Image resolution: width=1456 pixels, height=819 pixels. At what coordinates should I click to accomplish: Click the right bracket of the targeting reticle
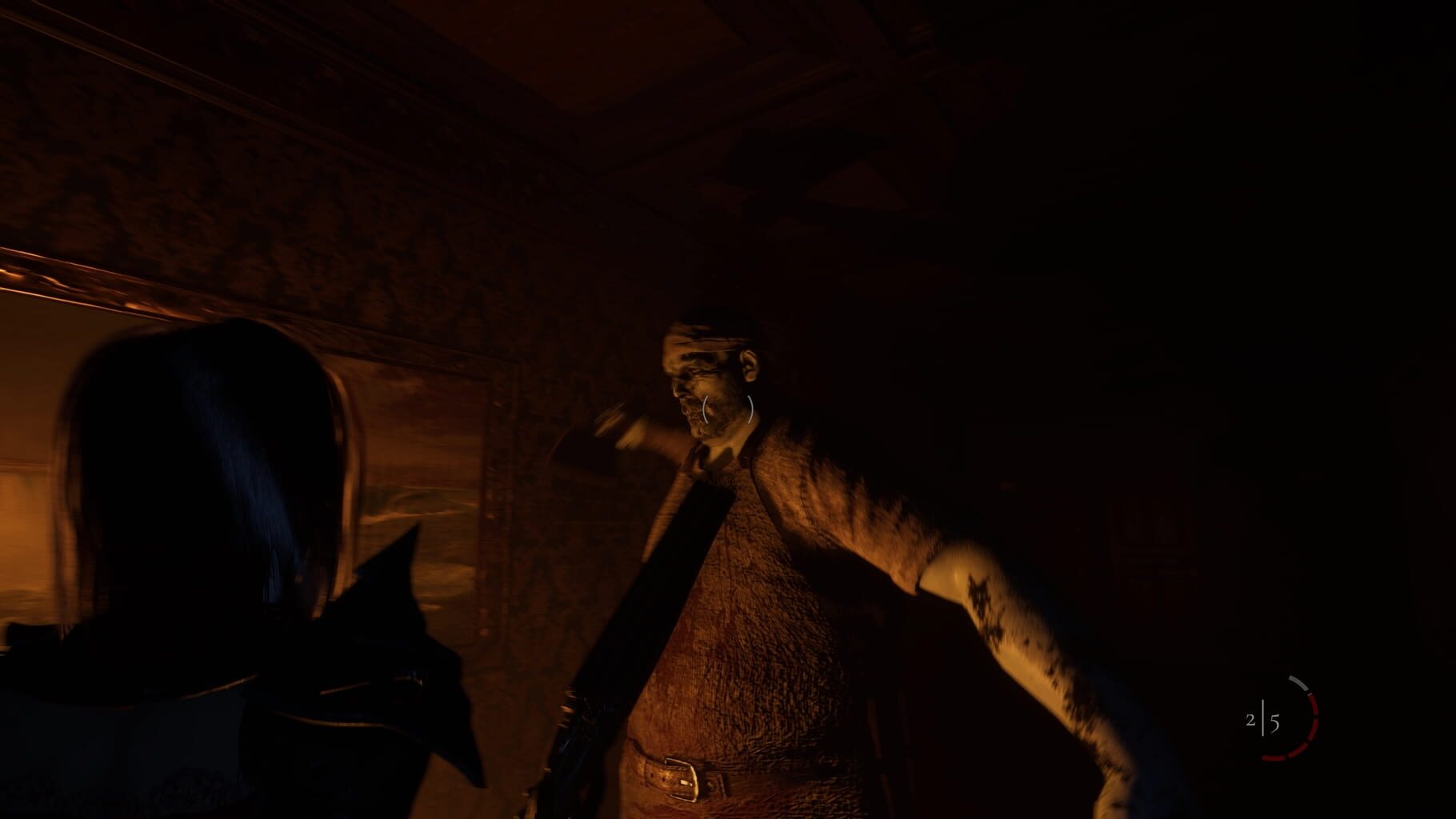(x=750, y=409)
